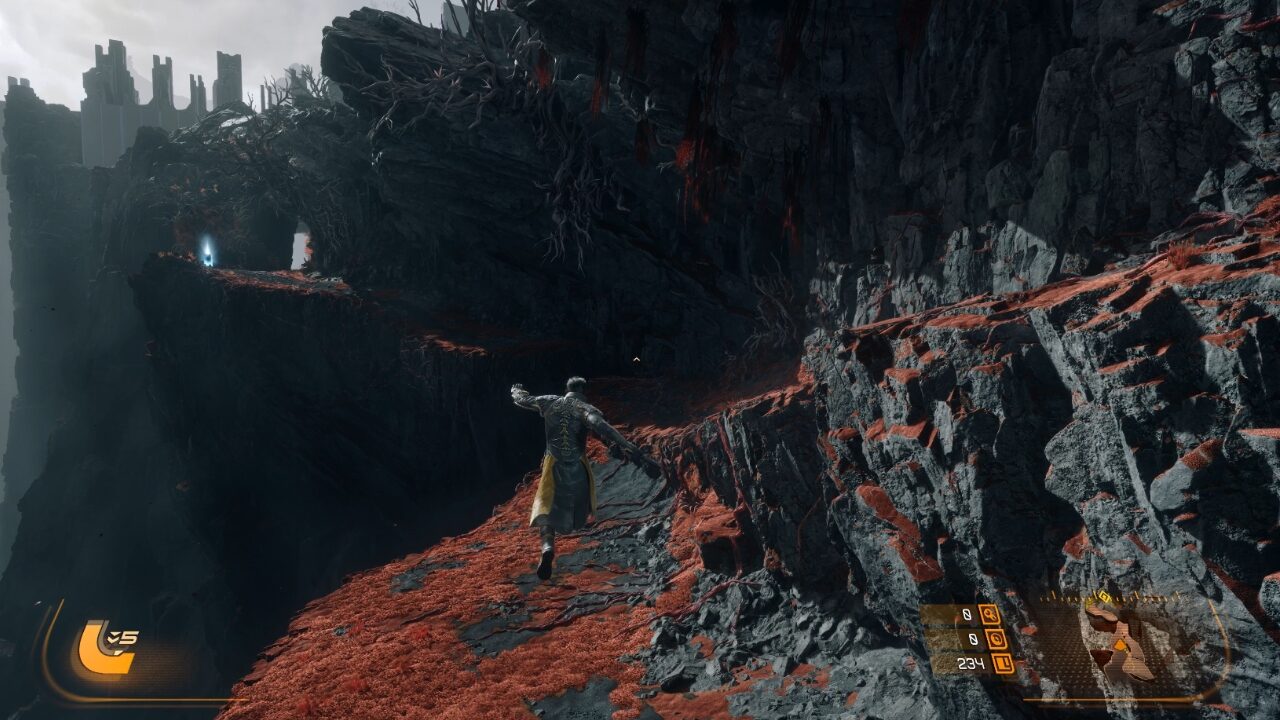The width and height of the screenshot is (1280, 720).
Task: Click the circular coin icon beside the second zero
Action: (998, 640)
